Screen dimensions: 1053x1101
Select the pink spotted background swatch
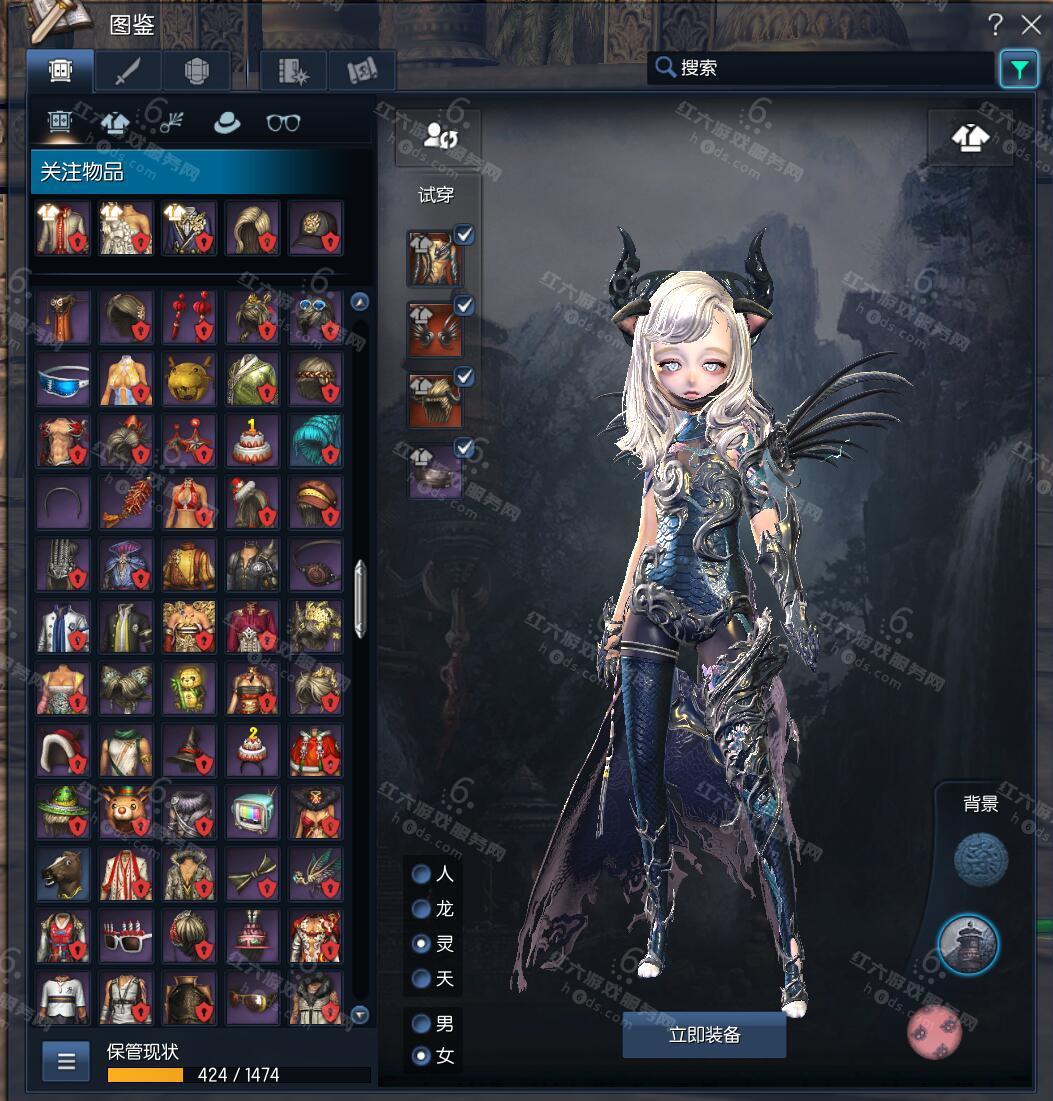coord(934,1031)
